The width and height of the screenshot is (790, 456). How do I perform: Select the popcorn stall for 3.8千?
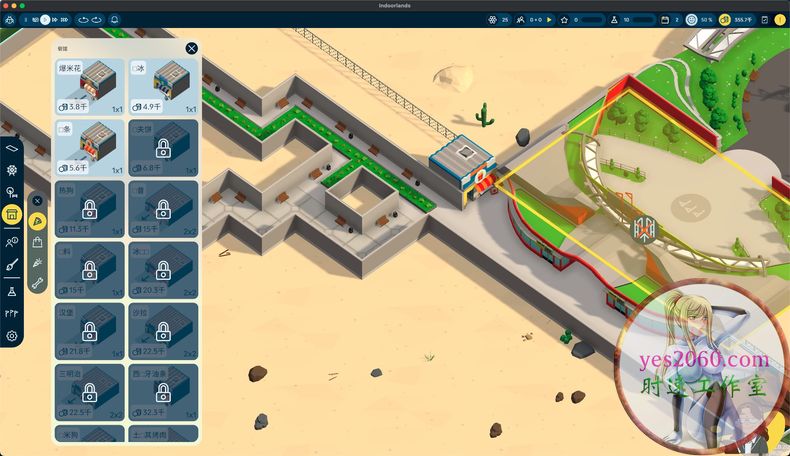[x=90, y=86]
